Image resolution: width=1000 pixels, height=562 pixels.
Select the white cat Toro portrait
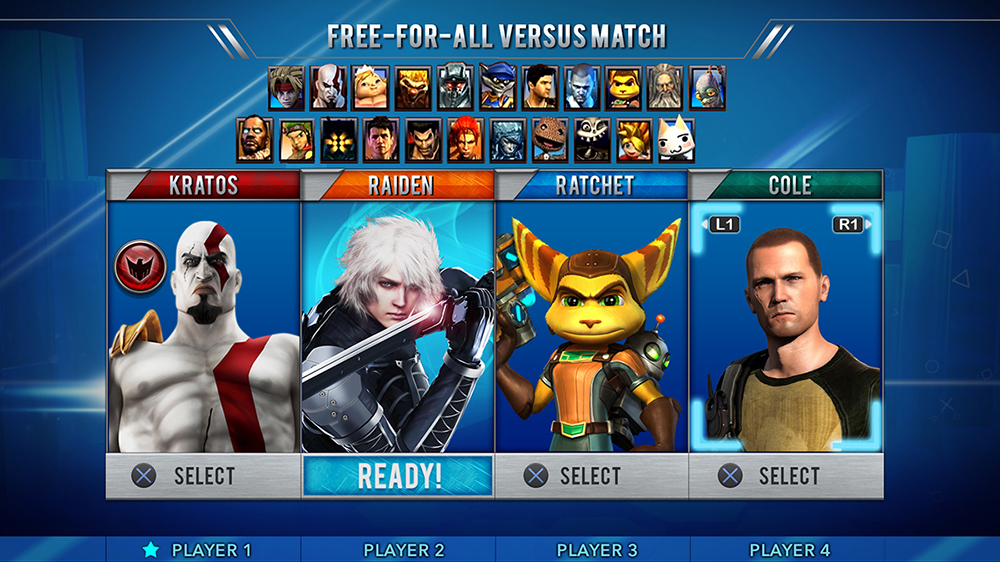point(675,140)
